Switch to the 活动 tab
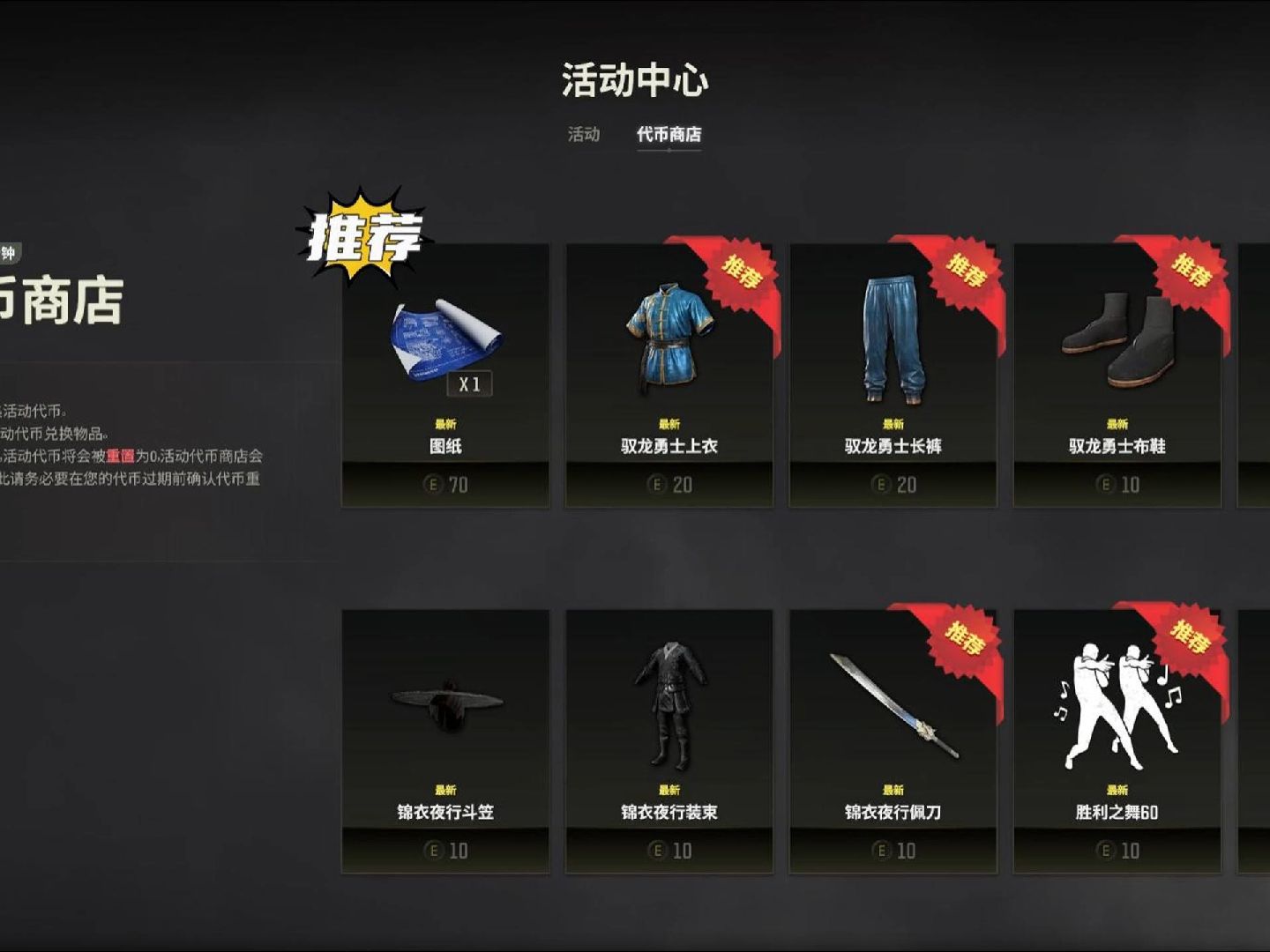The height and width of the screenshot is (952, 1270). click(x=584, y=134)
